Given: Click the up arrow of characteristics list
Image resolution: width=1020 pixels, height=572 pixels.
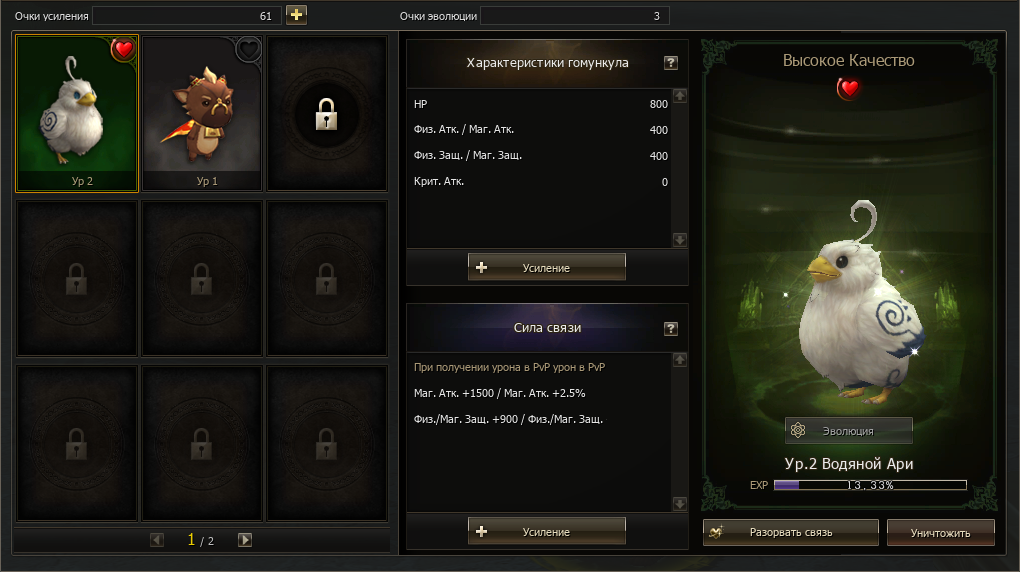Looking at the screenshot, I should pos(680,96).
